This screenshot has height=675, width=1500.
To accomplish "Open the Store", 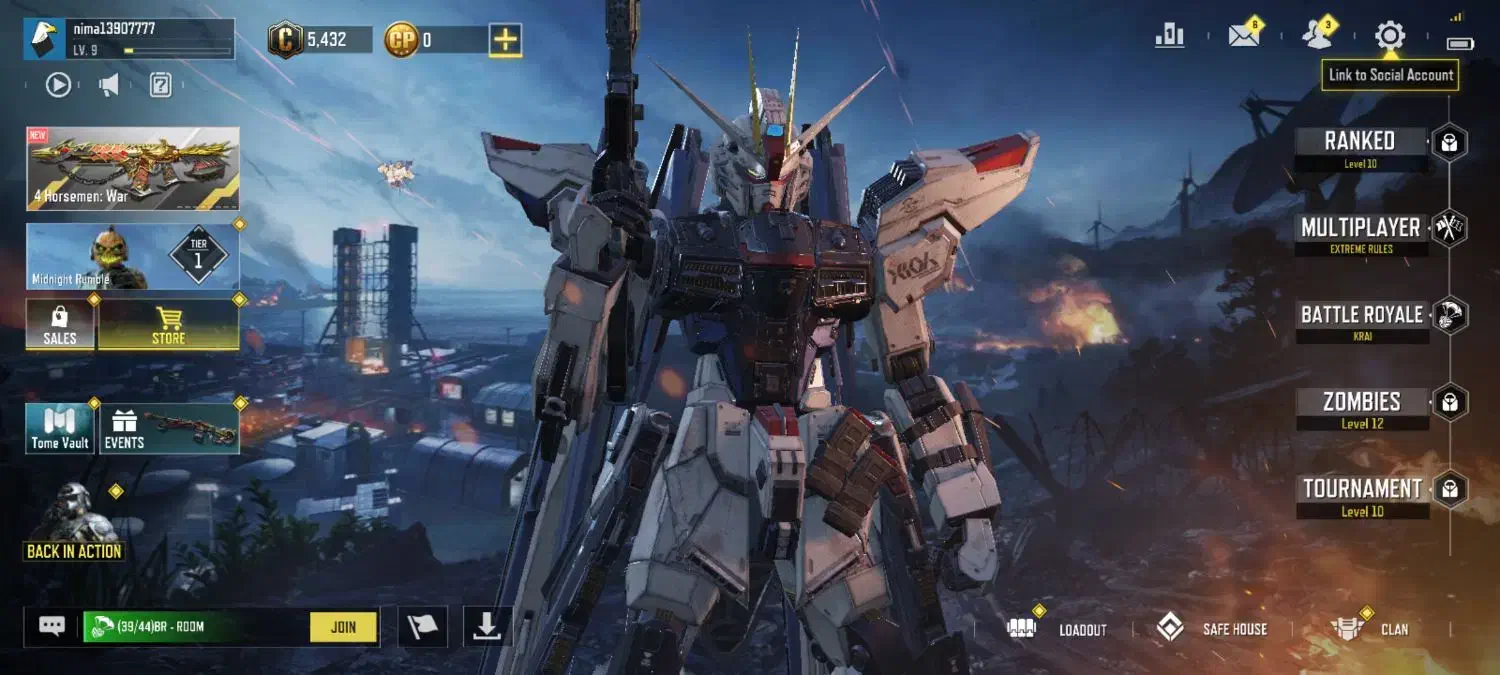I will point(168,325).
